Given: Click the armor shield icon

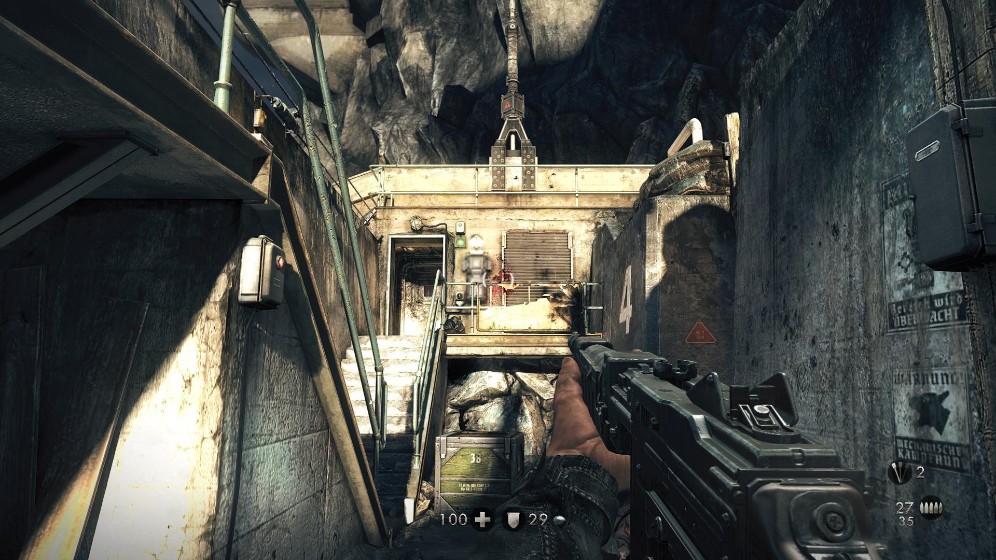Looking at the screenshot, I should point(513,519).
